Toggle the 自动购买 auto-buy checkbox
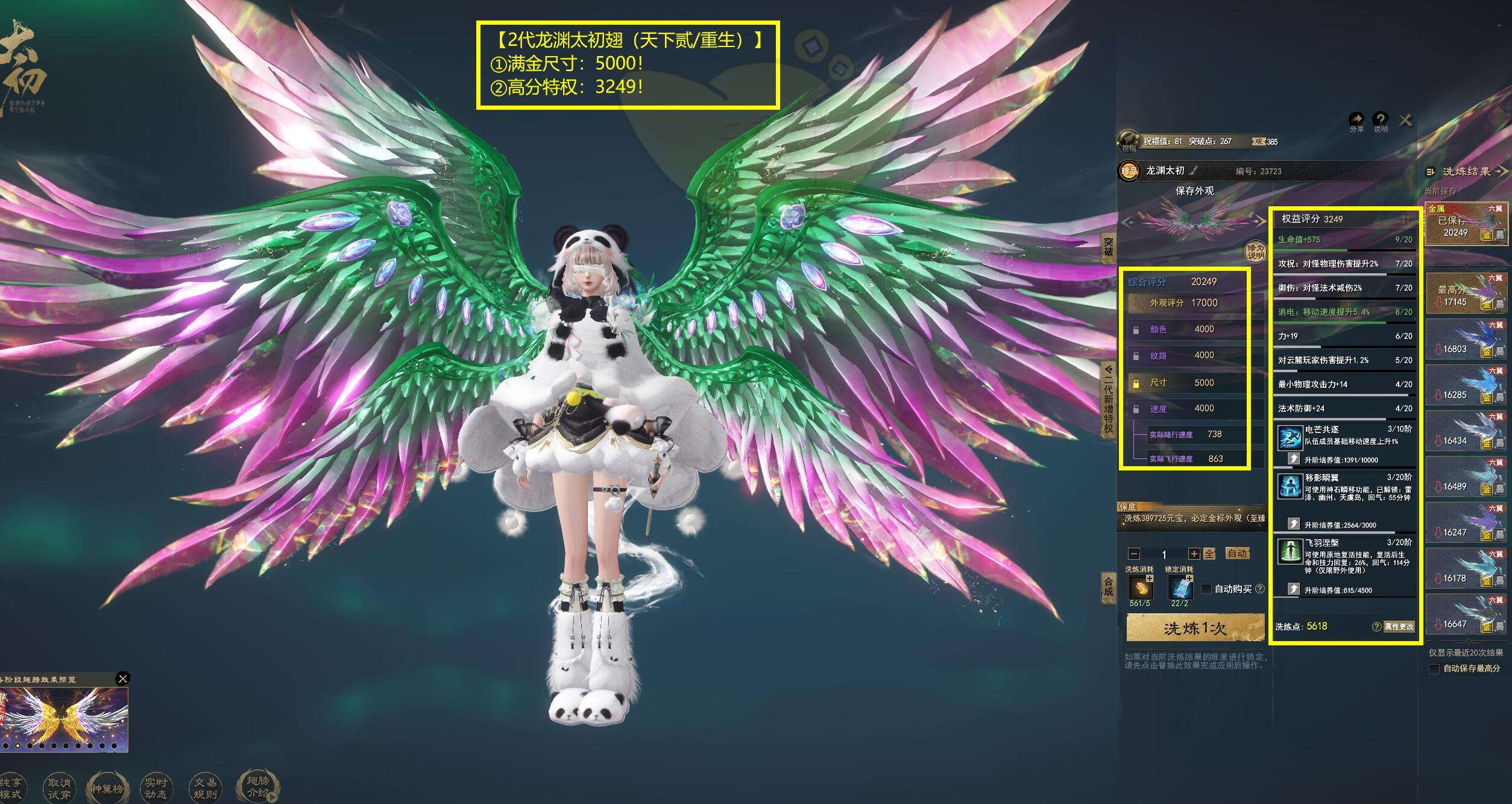Viewport: 1512px width, 804px height. click(1206, 589)
